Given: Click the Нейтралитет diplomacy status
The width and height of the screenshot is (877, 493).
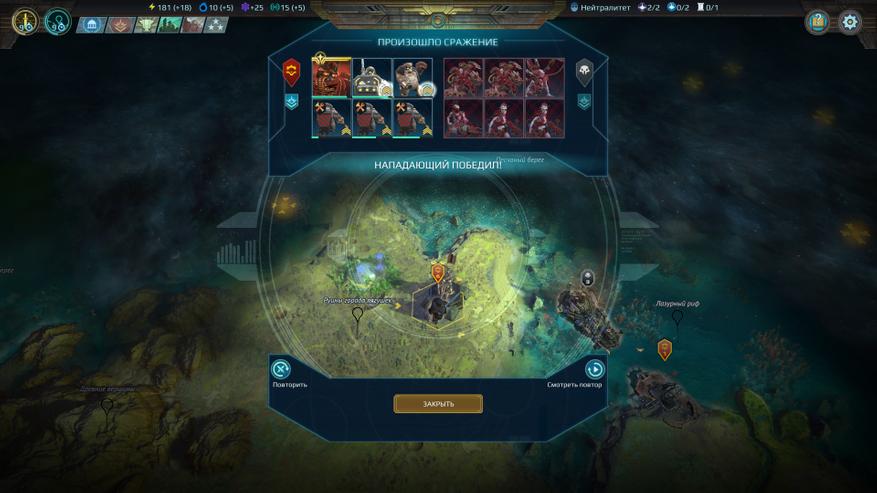Looking at the screenshot, I should 601,7.
